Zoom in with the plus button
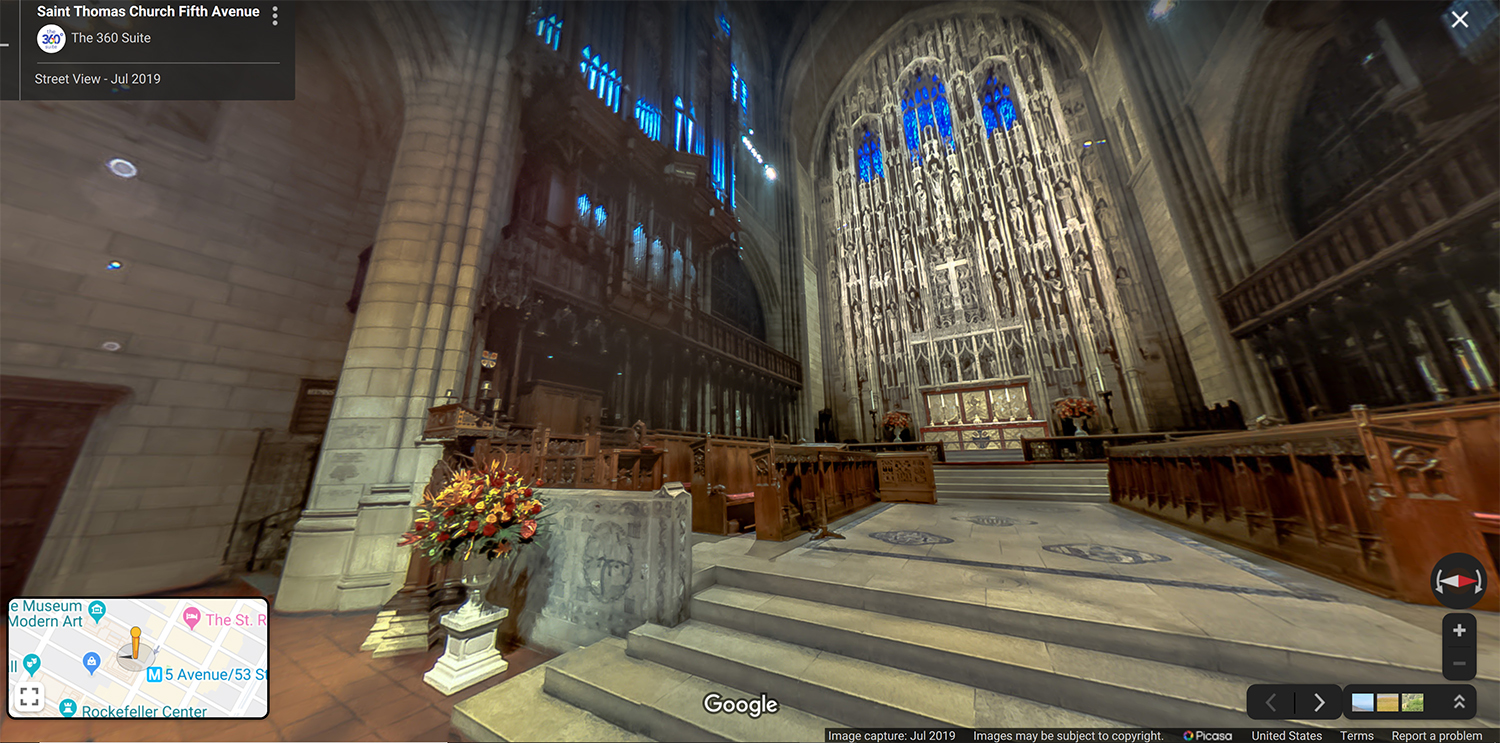Image resolution: width=1500 pixels, height=743 pixels. (x=1459, y=631)
